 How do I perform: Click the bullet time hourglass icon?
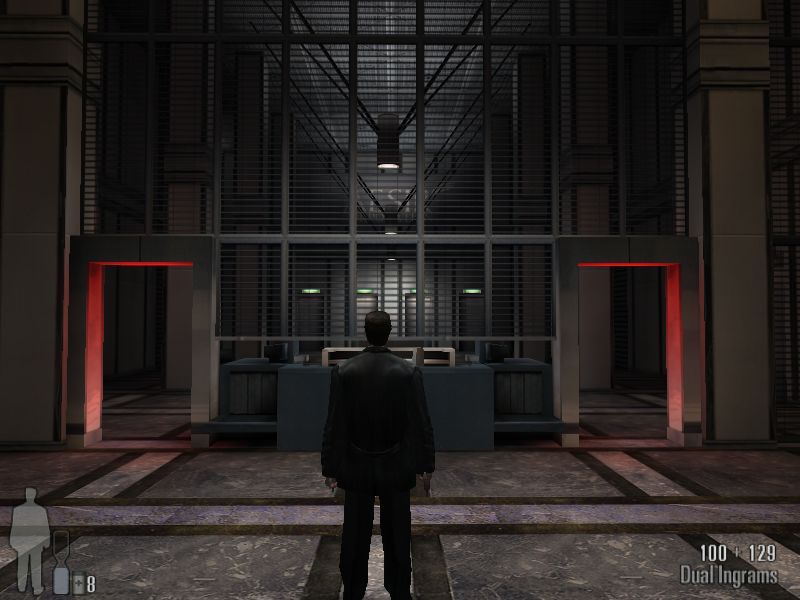click(60, 563)
